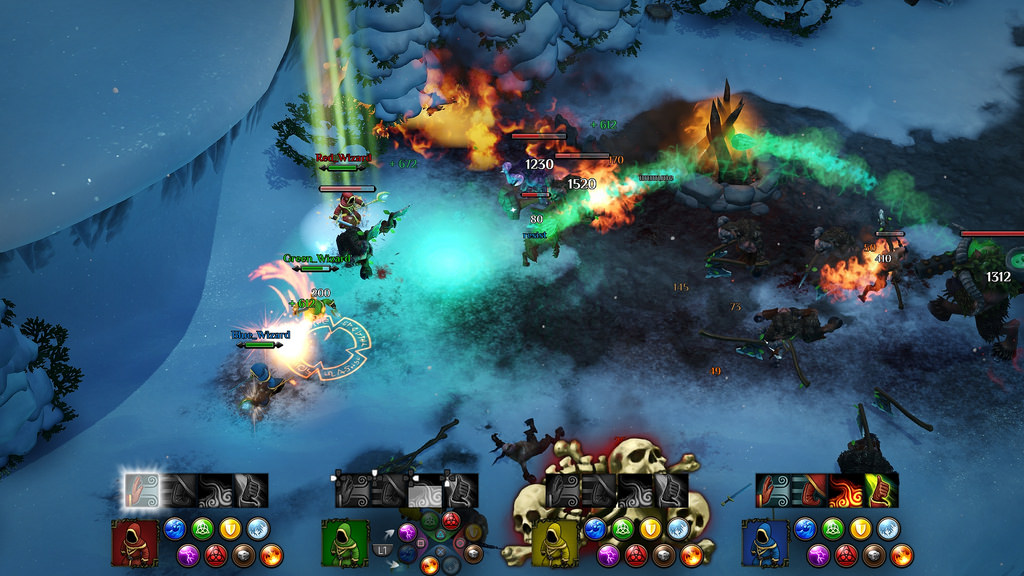Activate the blue wizard's green thumbs-up magick

pyautogui.click(x=881, y=490)
